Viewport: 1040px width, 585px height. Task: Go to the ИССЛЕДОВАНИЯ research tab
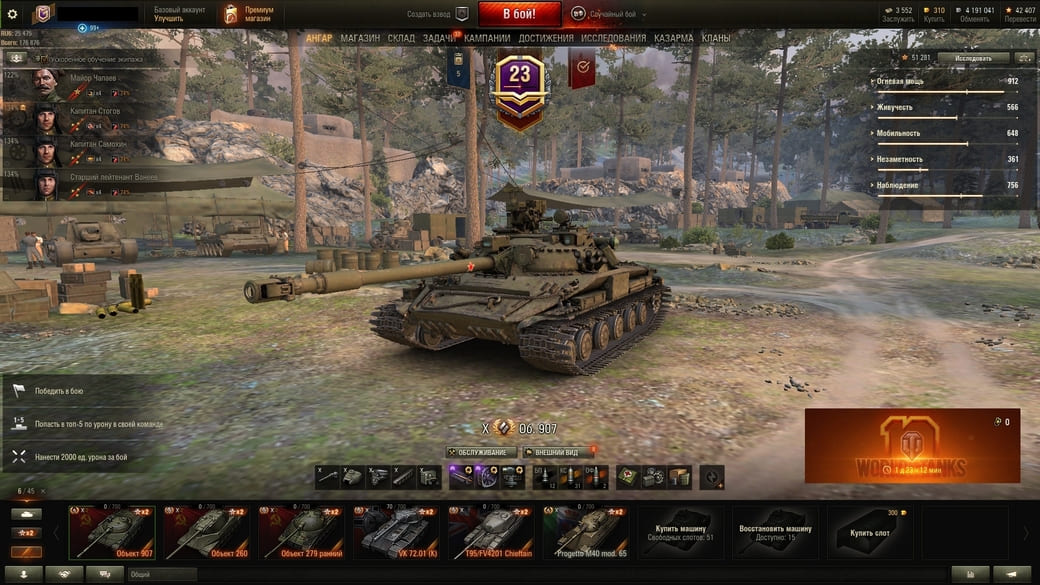(614, 38)
